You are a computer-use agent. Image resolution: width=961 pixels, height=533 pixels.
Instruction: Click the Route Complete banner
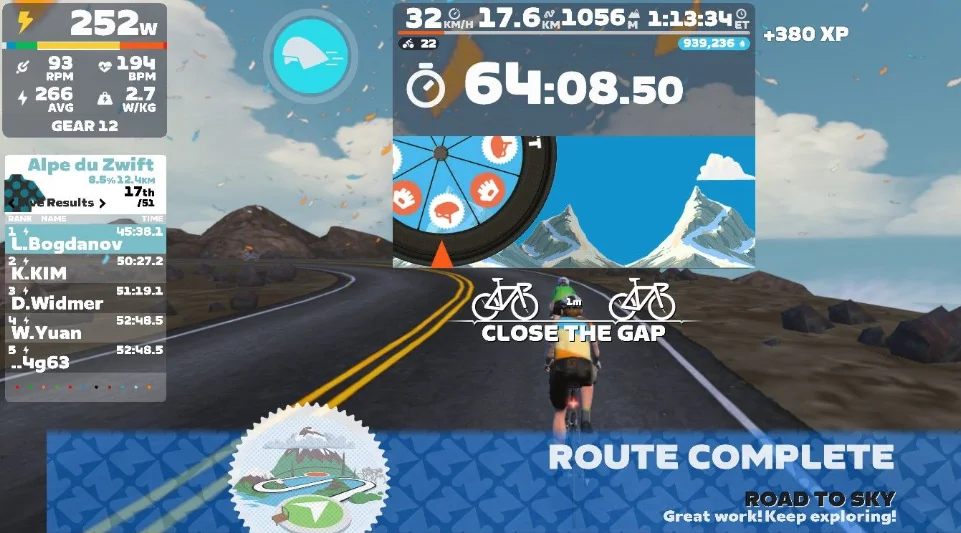720,458
